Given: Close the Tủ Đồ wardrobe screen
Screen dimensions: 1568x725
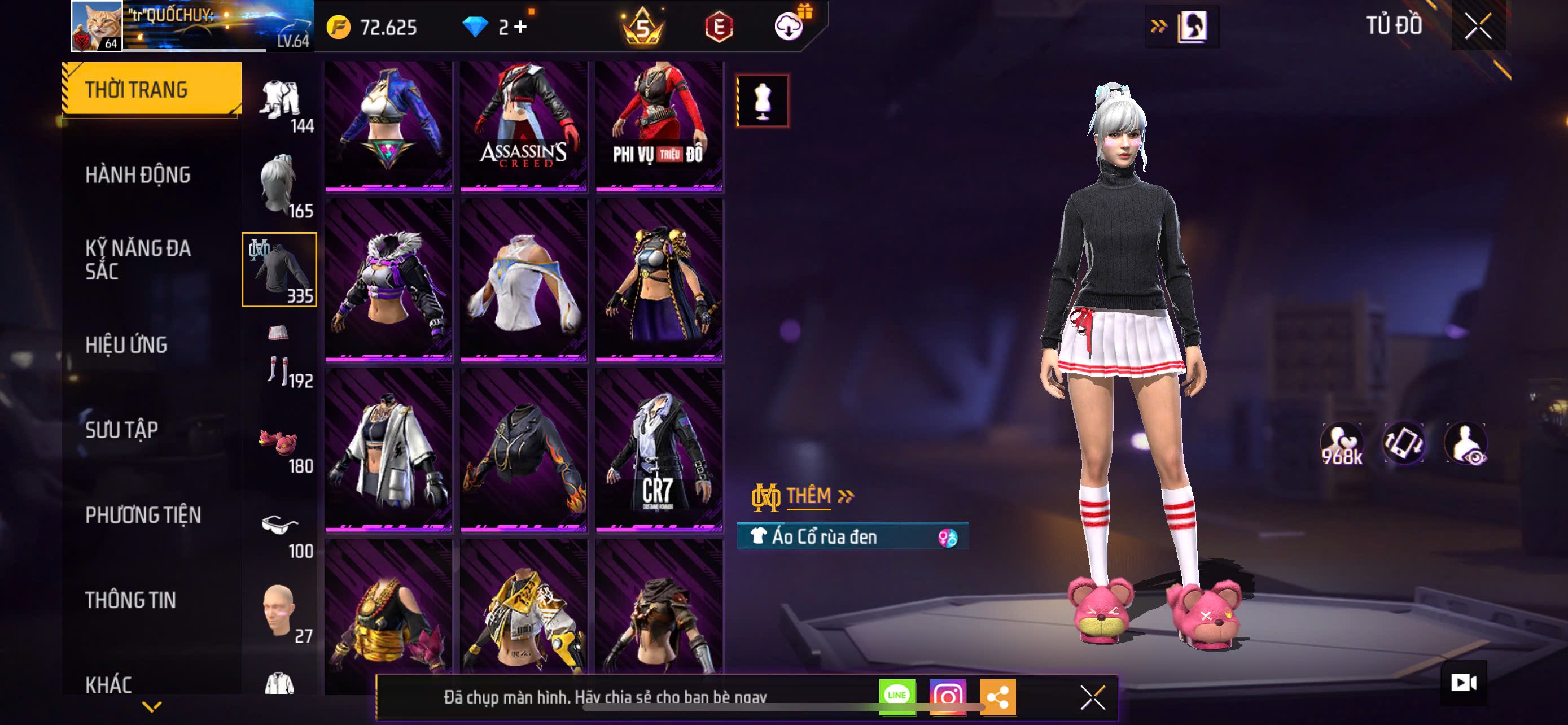Looking at the screenshot, I should pos(1477,26).
